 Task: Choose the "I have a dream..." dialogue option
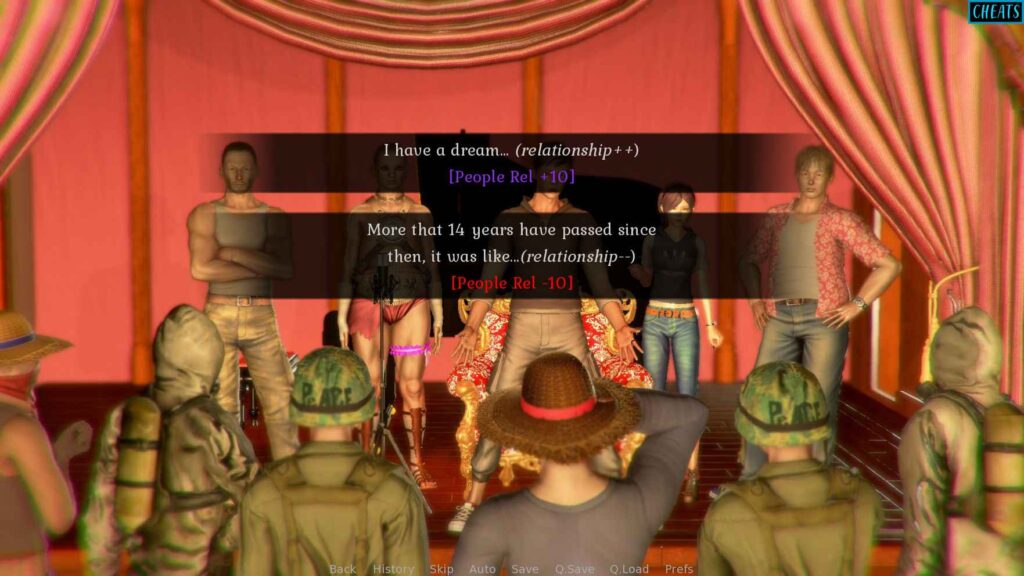tap(511, 163)
